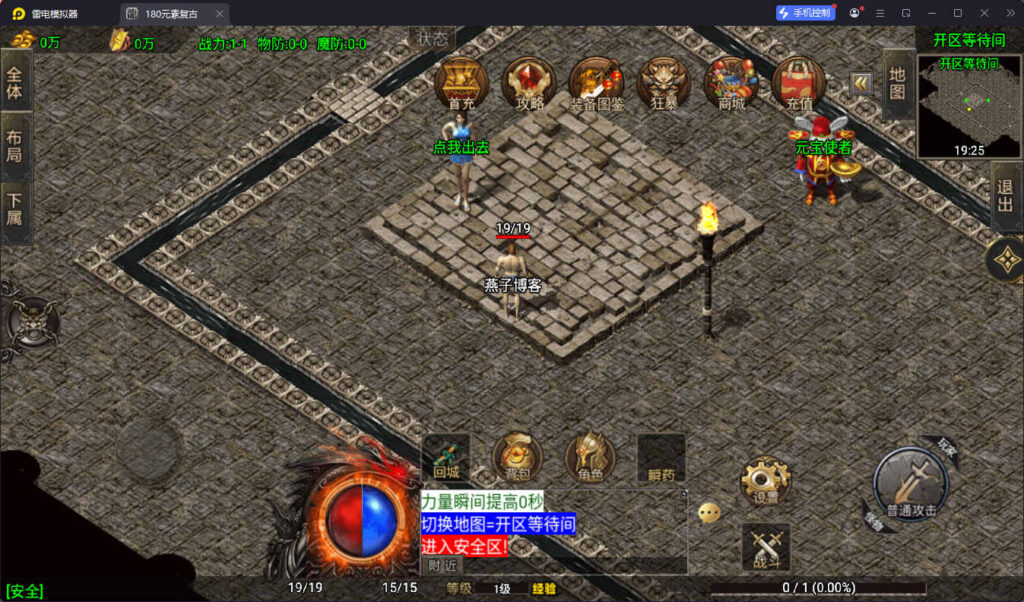Open the 商城 shop
This screenshot has width=1024, height=602.
[731, 82]
